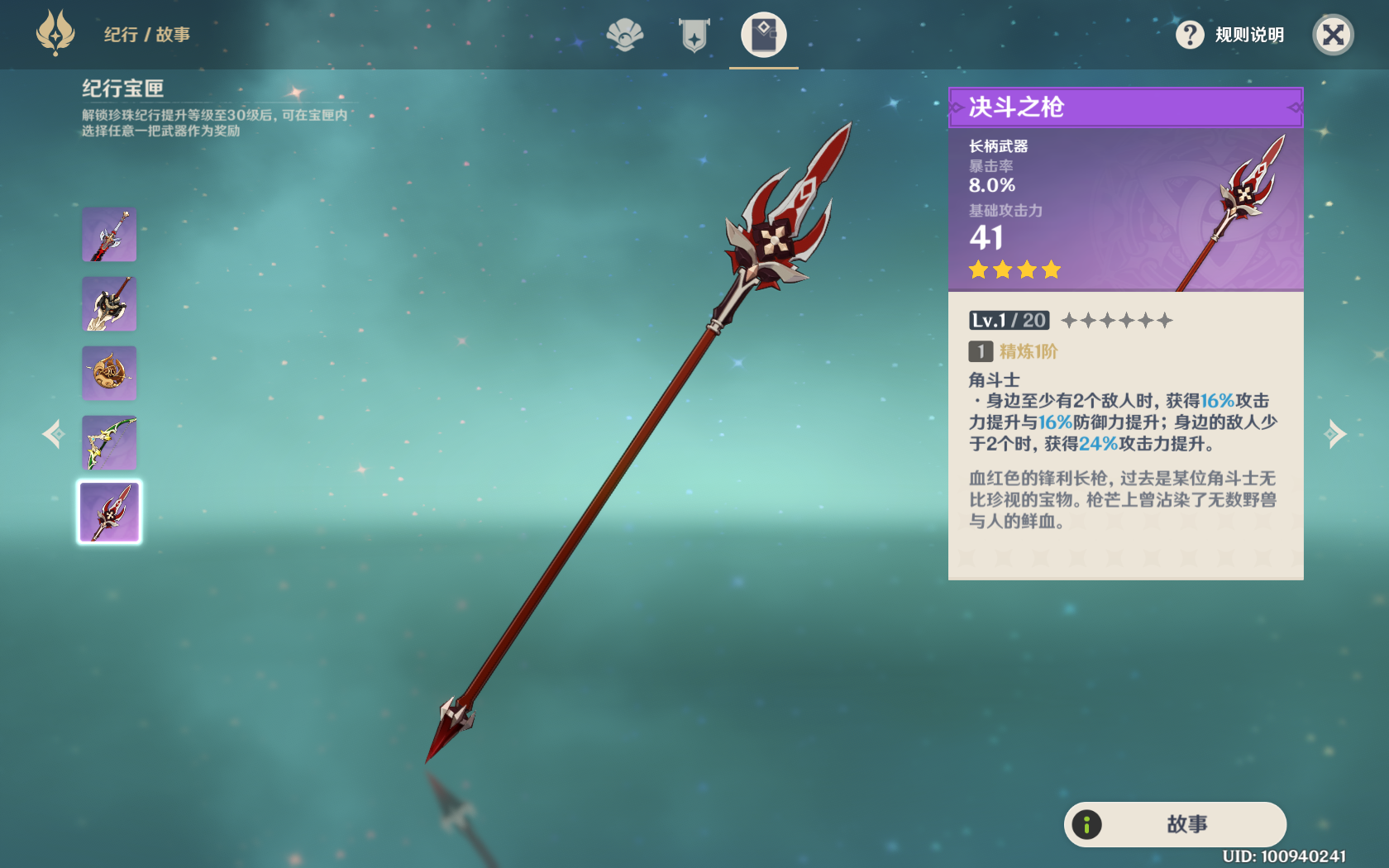This screenshot has height=868, width=1389.
Task: Select the book icon tab
Action: (x=763, y=35)
